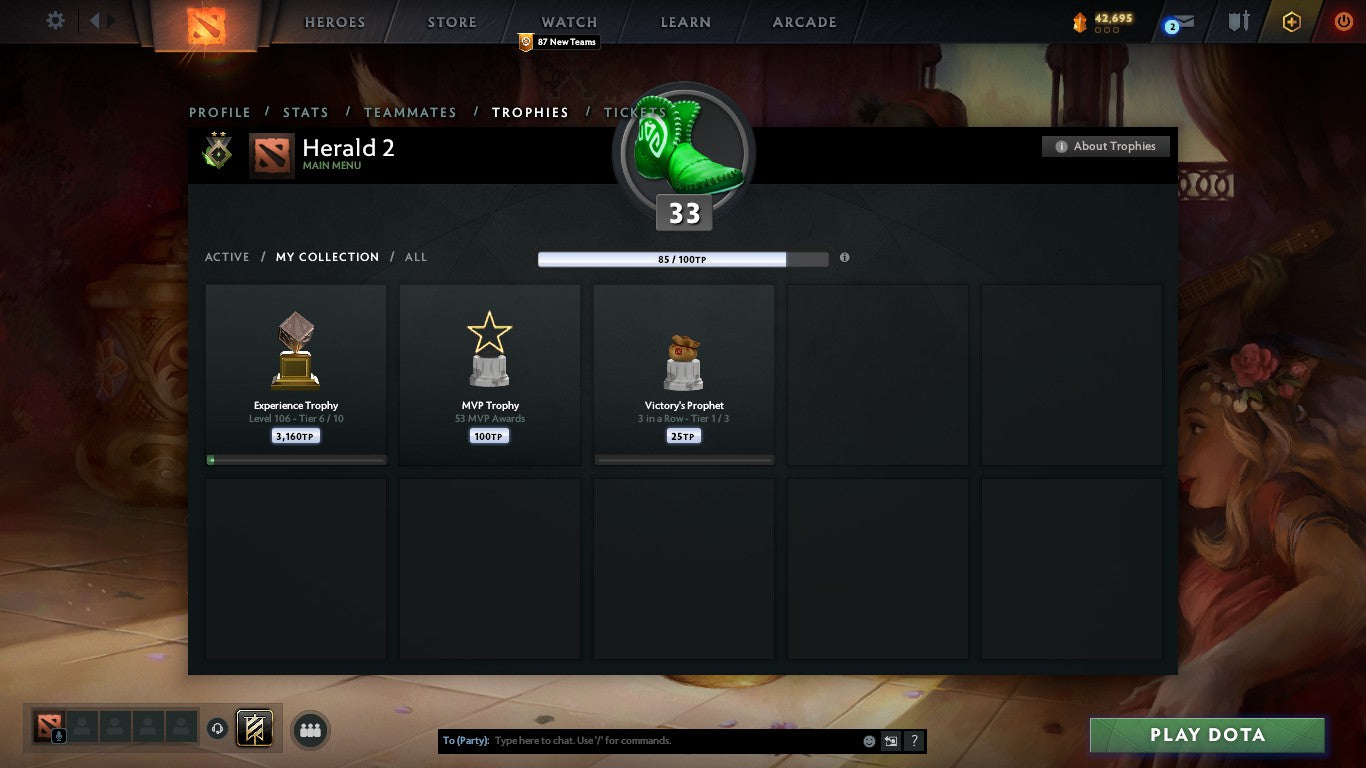Toggle the chat pop-out icon next to help
Image resolution: width=1366 pixels, height=768 pixels.
click(890, 741)
